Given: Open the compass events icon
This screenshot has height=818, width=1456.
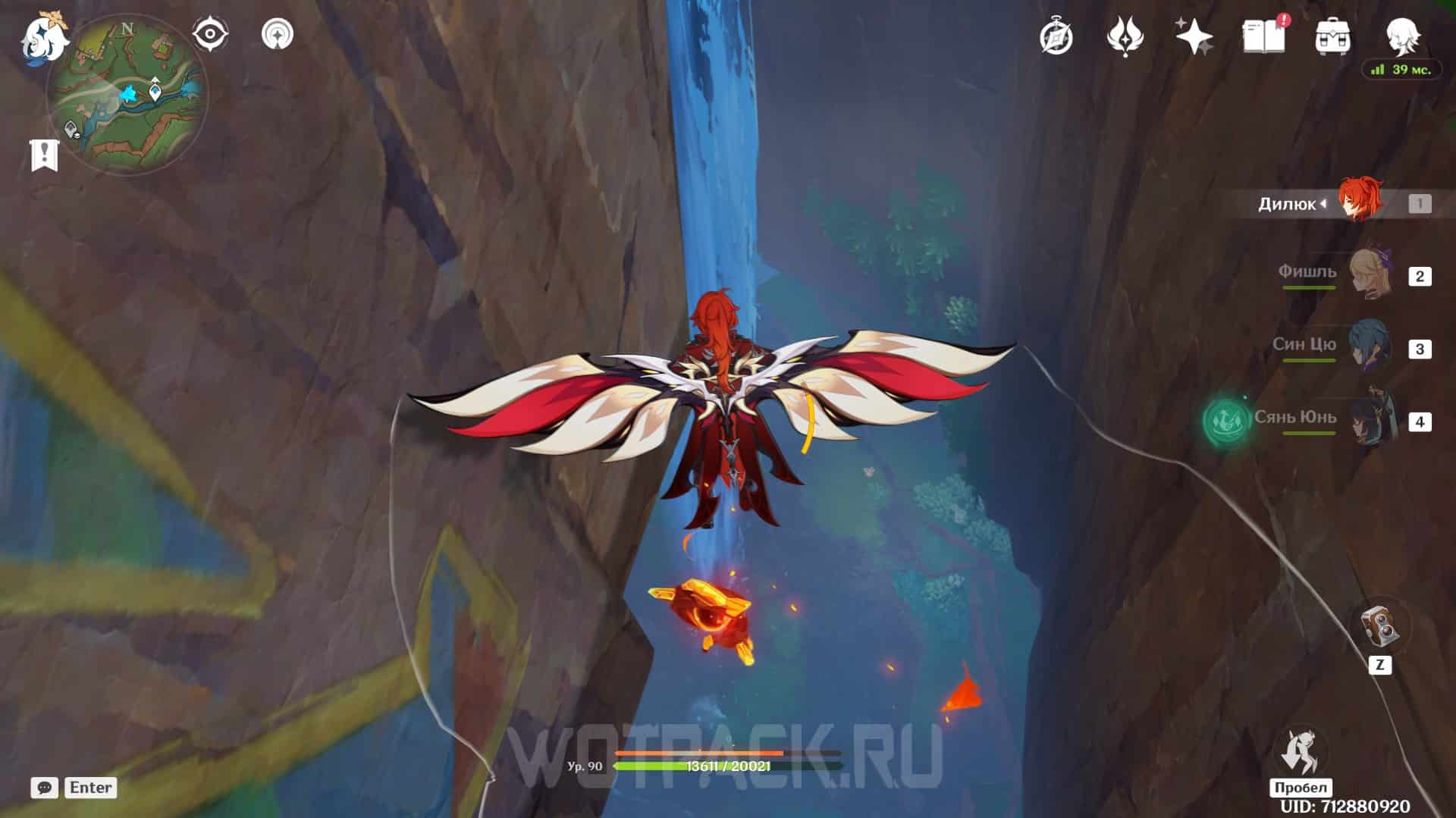Looking at the screenshot, I should 1056,36.
